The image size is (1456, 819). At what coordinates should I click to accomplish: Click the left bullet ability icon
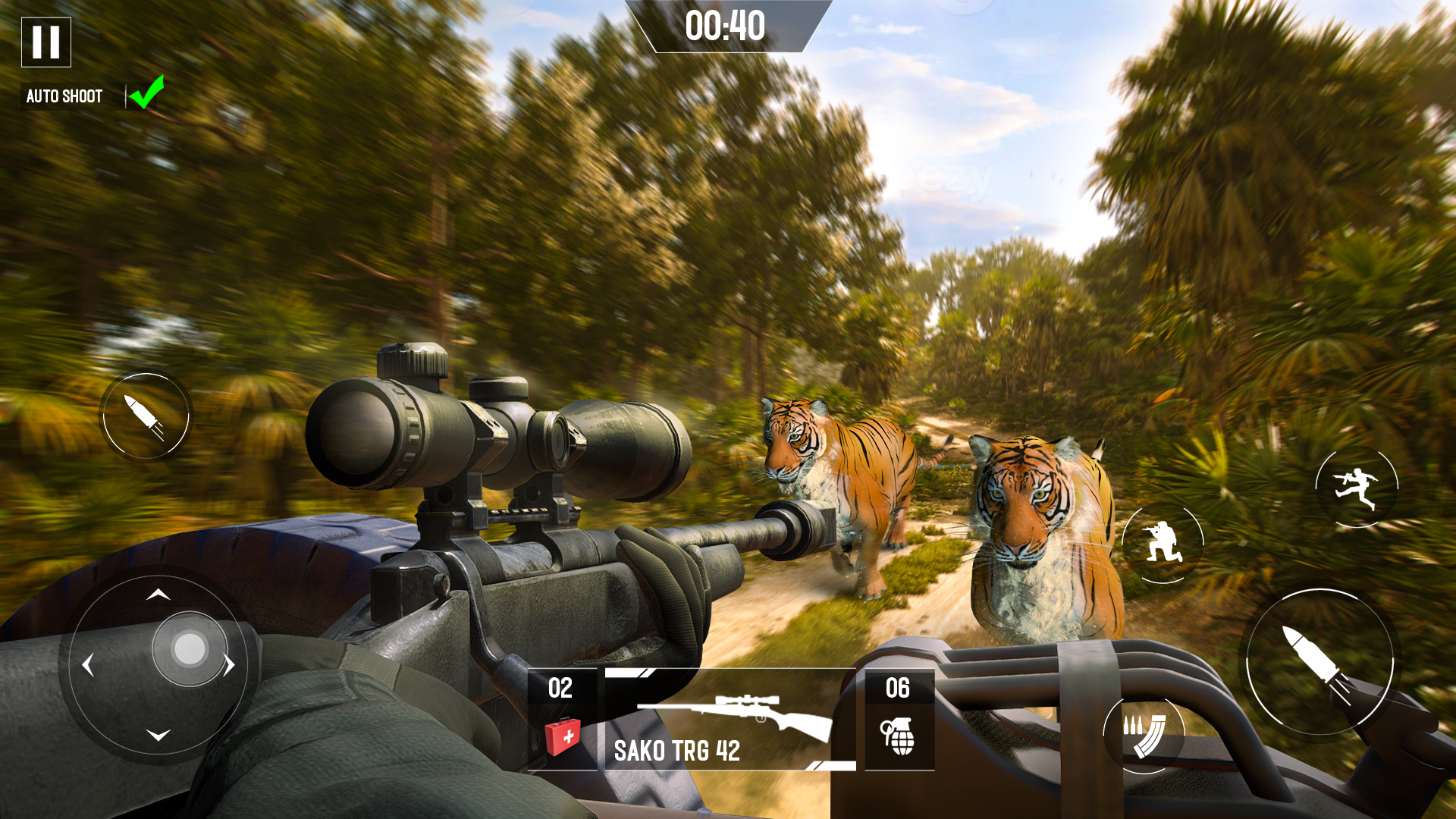(146, 416)
